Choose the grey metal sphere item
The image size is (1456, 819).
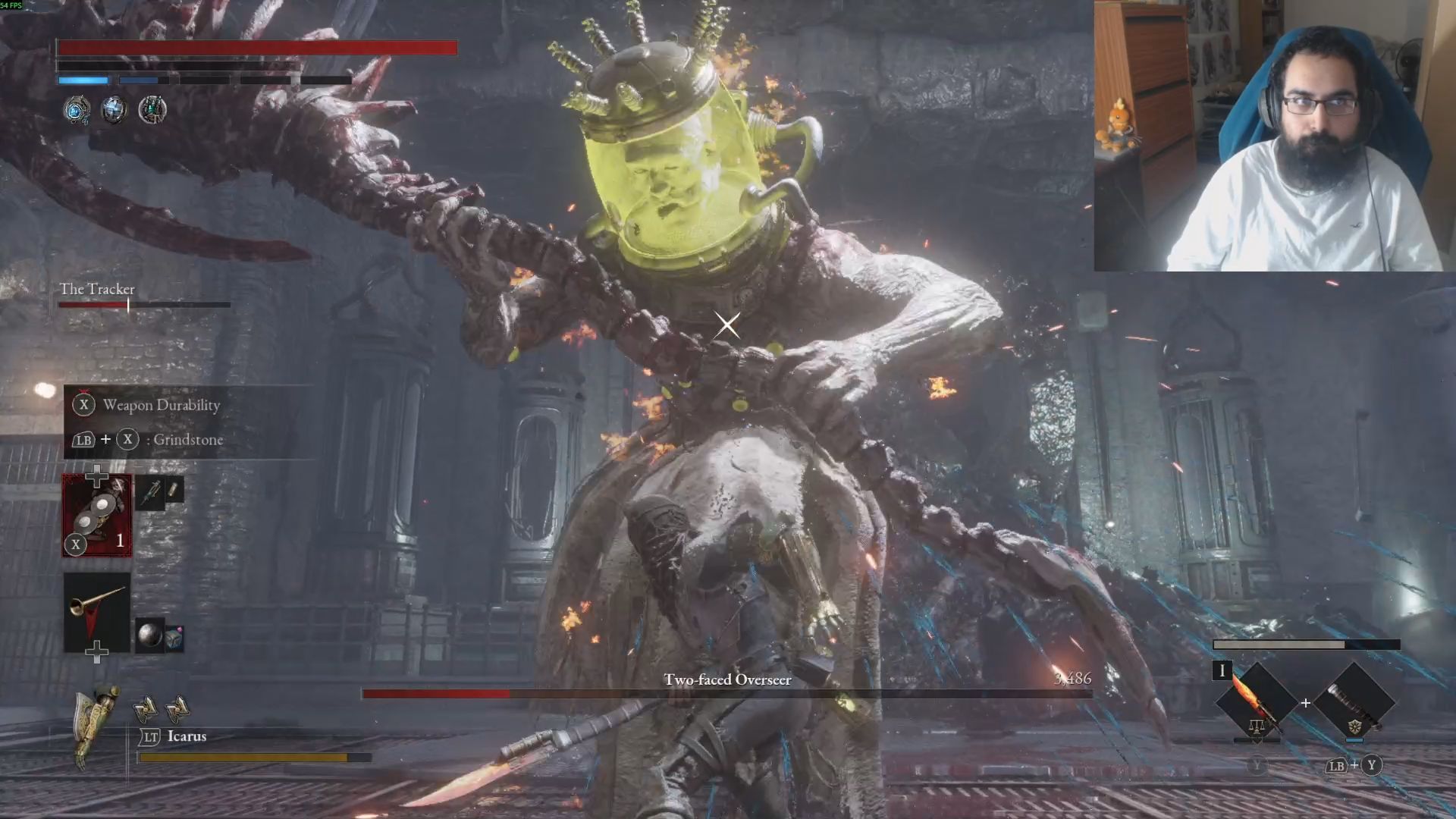[x=149, y=635]
